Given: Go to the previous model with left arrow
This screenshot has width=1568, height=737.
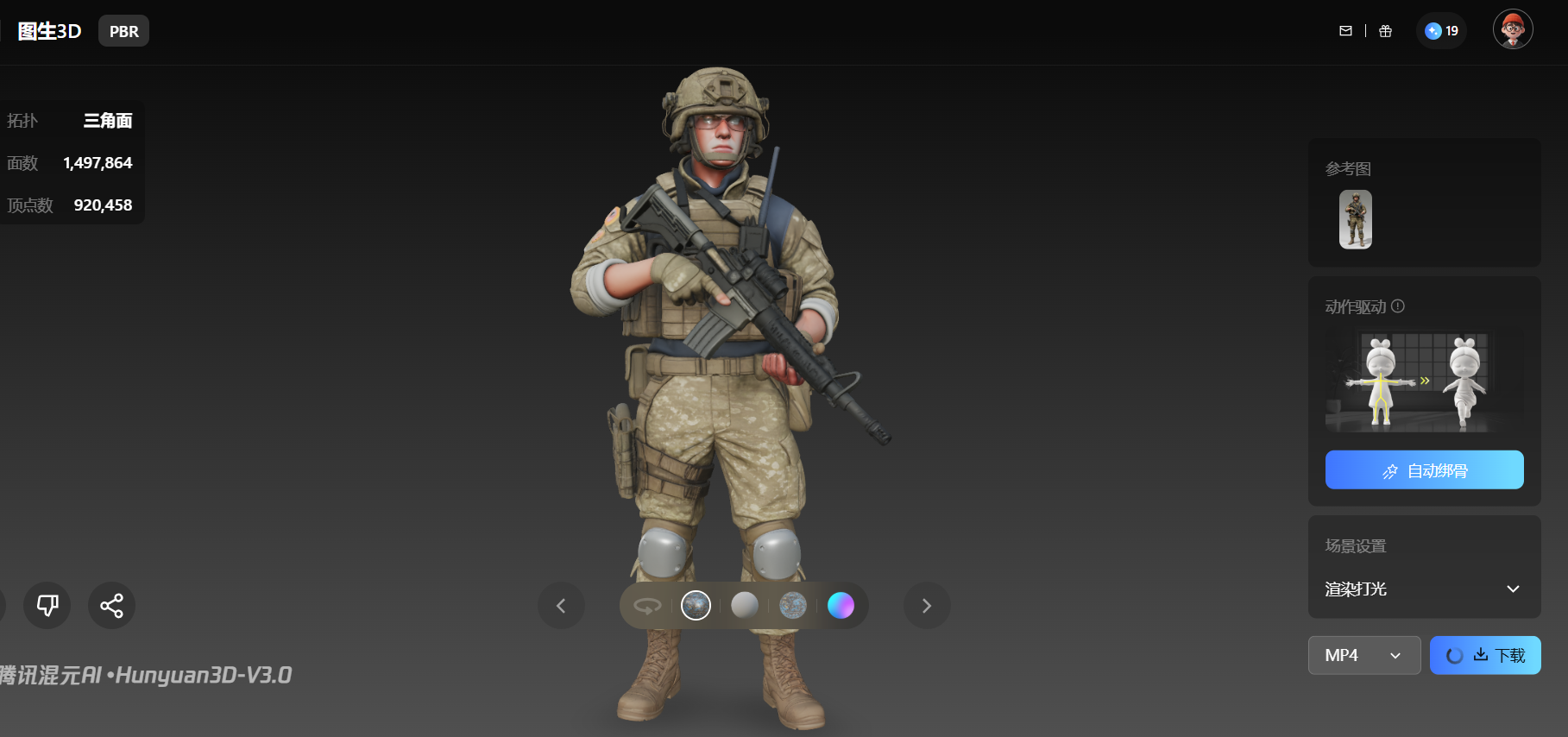Looking at the screenshot, I should (561, 606).
